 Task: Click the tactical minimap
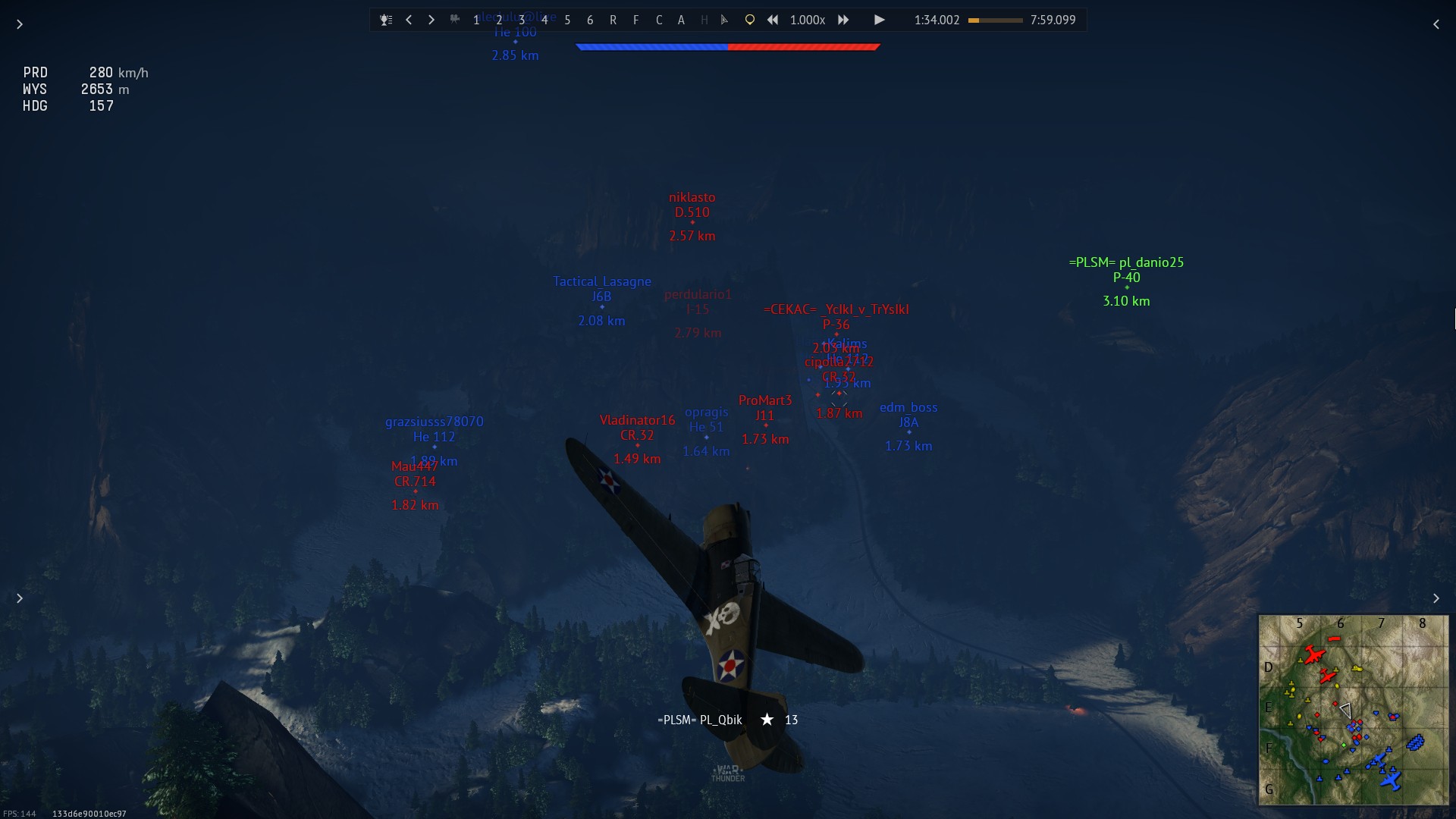point(1353,710)
